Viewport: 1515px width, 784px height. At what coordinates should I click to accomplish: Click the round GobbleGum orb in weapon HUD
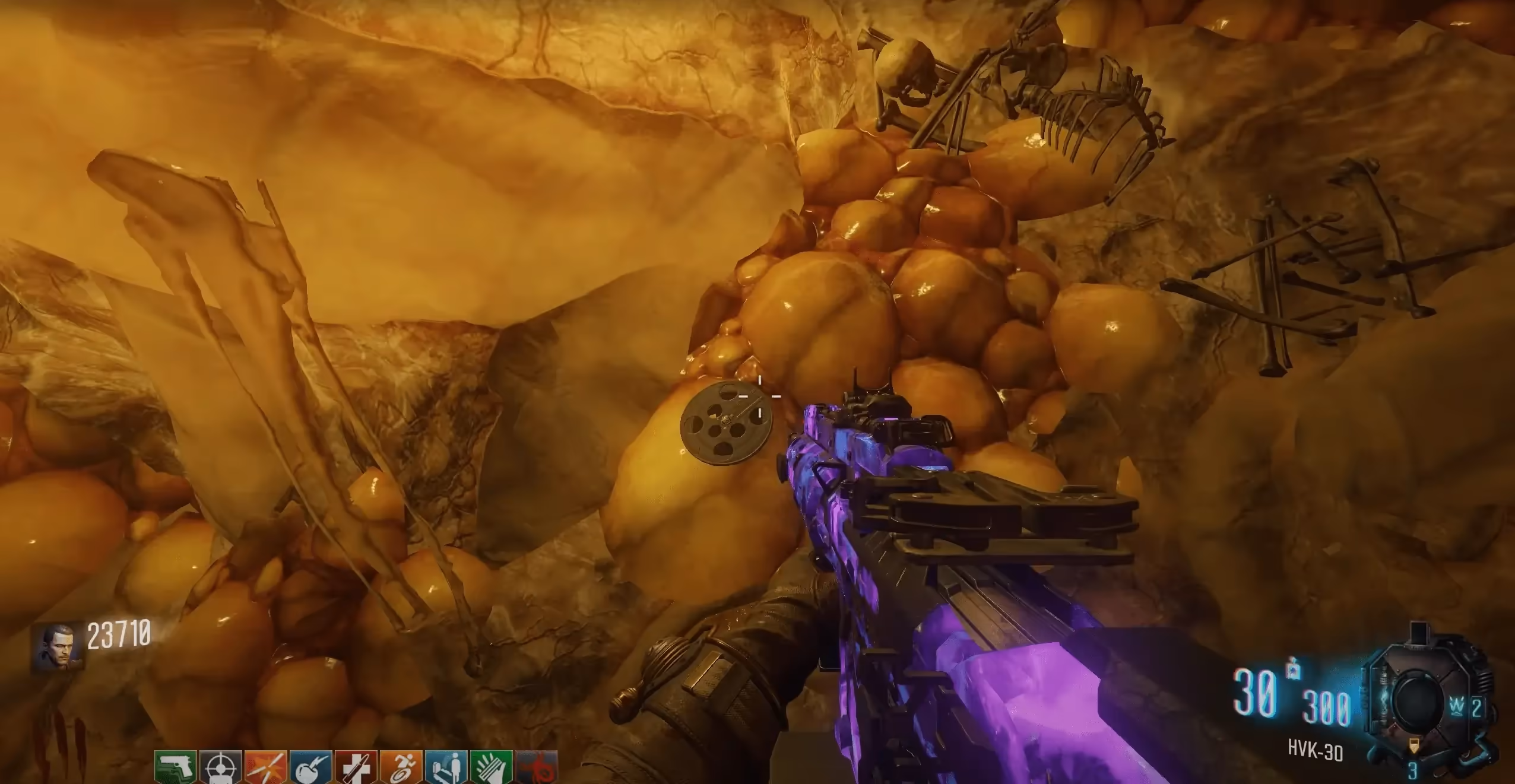[x=1416, y=702]
